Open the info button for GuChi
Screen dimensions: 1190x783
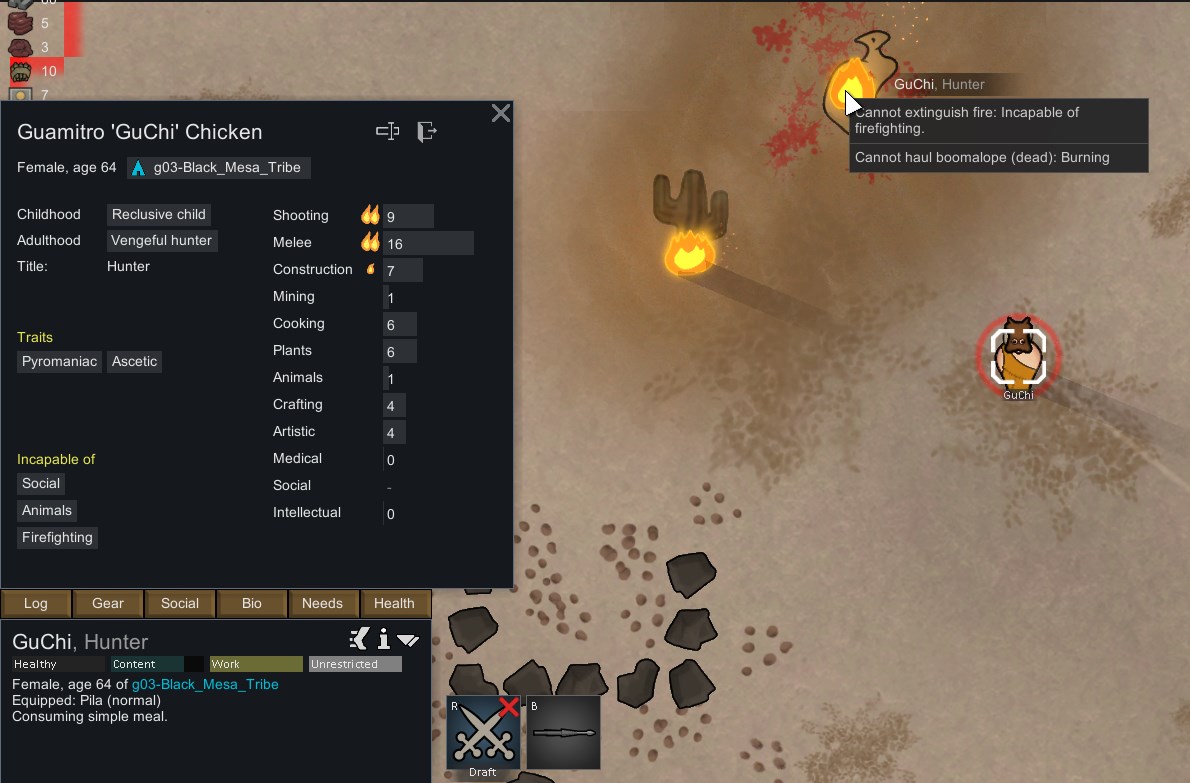click(383, 639)
